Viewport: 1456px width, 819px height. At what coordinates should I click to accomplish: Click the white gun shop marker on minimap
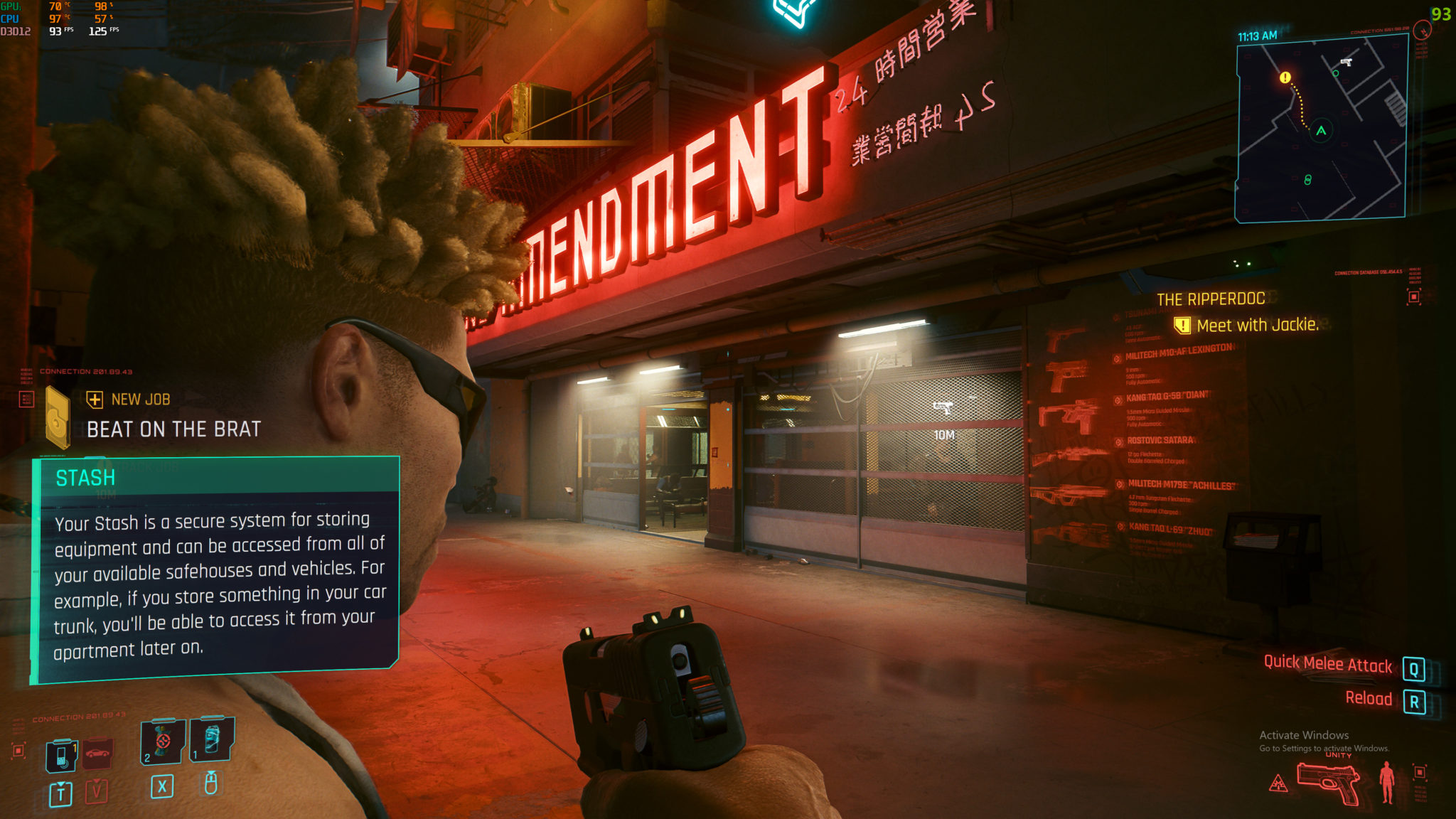click(x=1346, y=63)
